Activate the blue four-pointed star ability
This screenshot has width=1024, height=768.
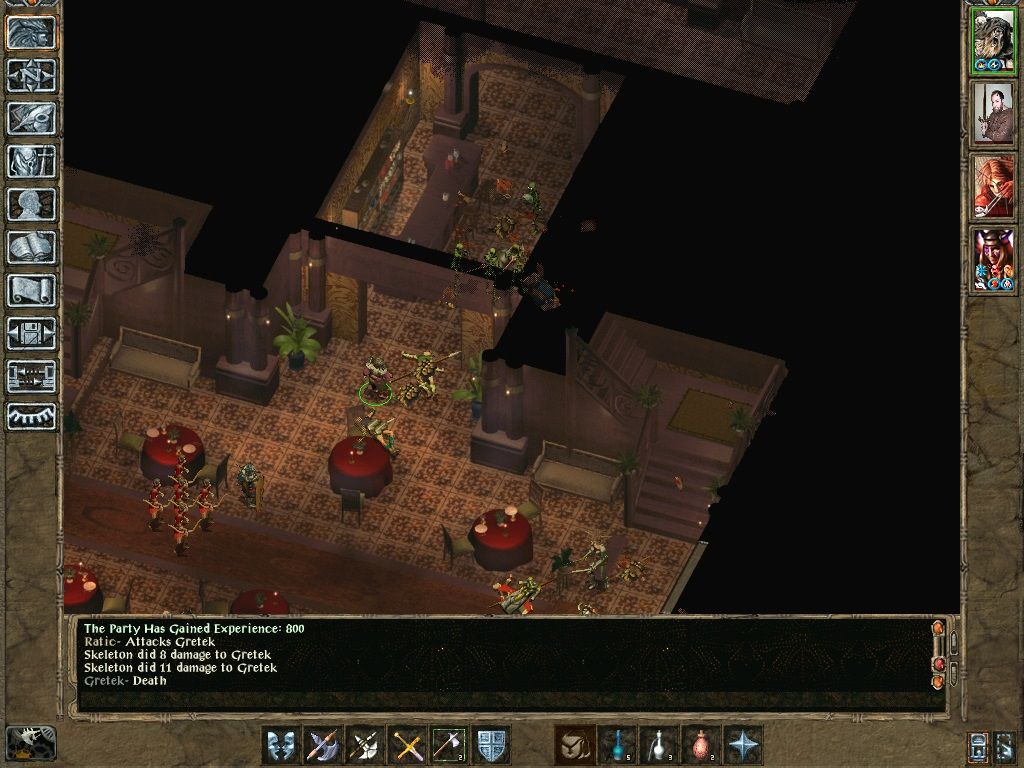pos(743,745)
